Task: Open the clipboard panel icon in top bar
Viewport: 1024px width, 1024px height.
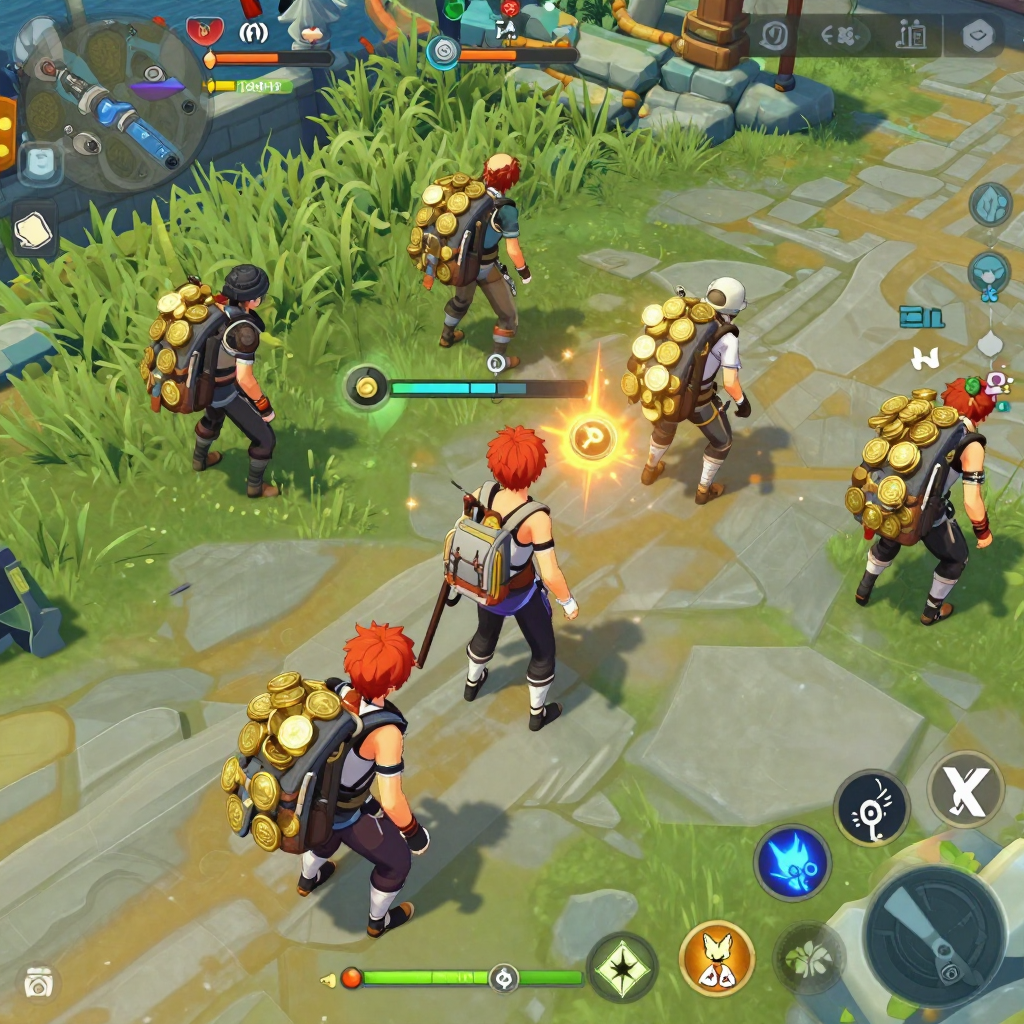Action: (910, 37)
